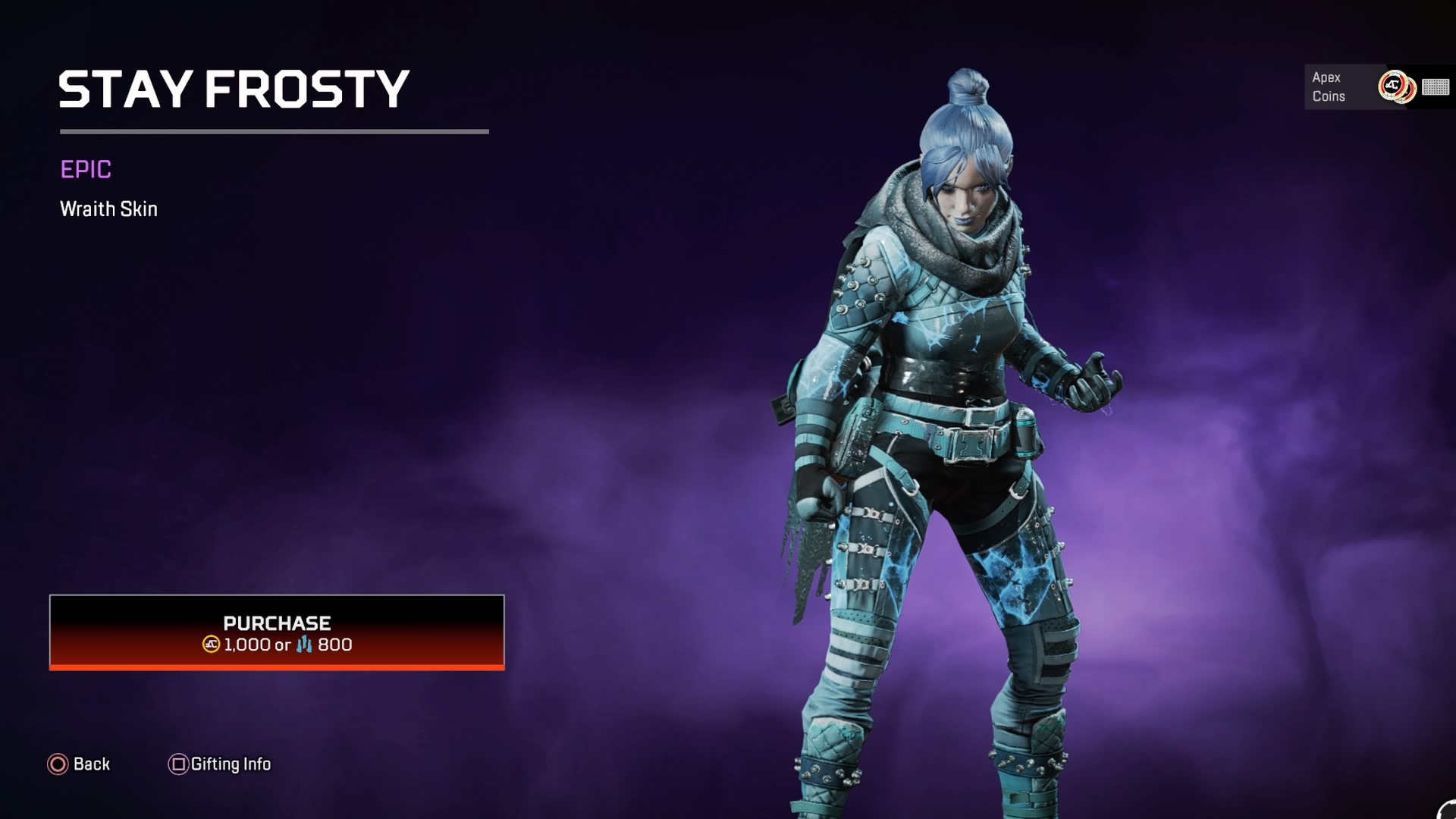Click the 800 crafting materials price
The height and width of the screenshot is (819, 1456).
tap(334, 645)
